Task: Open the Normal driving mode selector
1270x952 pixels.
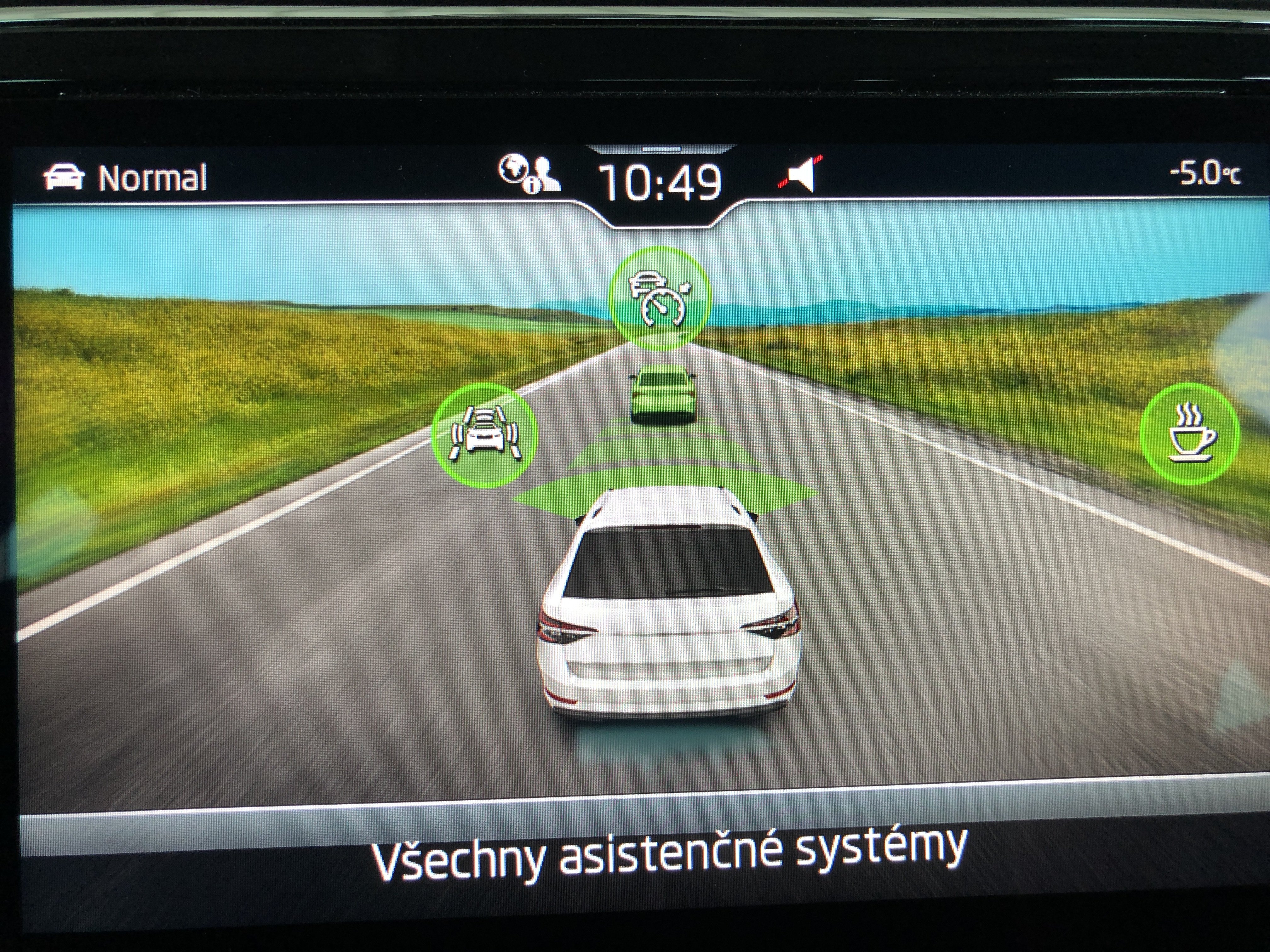Action: [x=125, y=177]
